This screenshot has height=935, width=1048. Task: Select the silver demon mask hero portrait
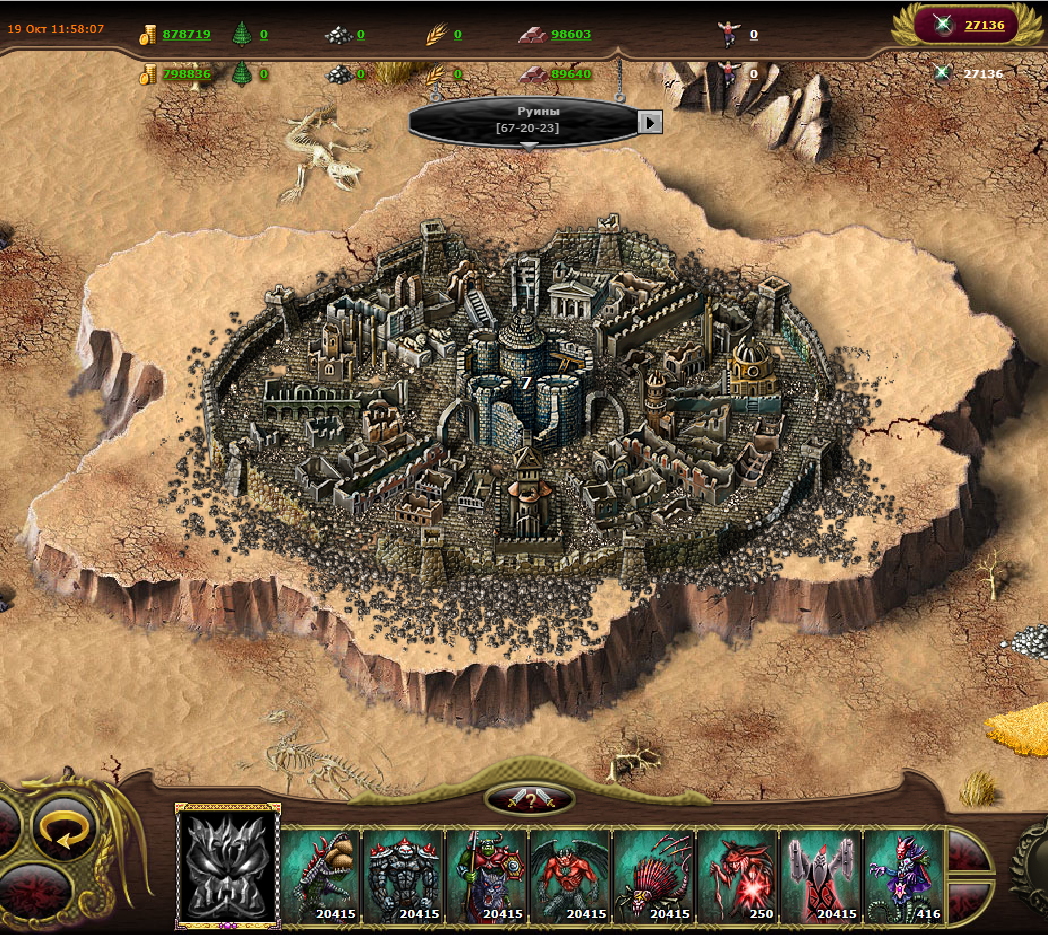(x=228, y=866)
